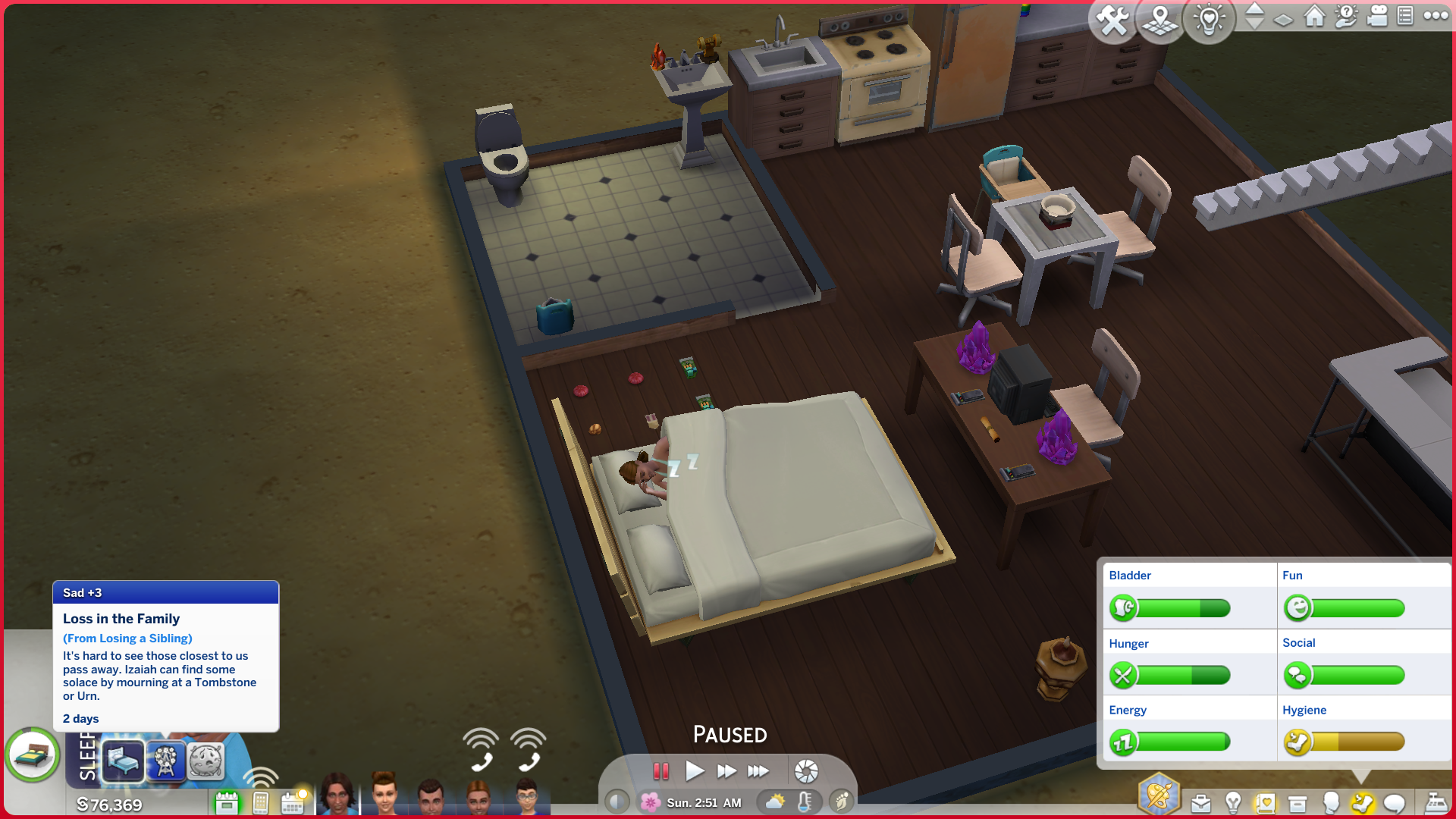Open the calendar icon beside the phone
Viewport: 1456px width, 819px height.
coord(293,802)
